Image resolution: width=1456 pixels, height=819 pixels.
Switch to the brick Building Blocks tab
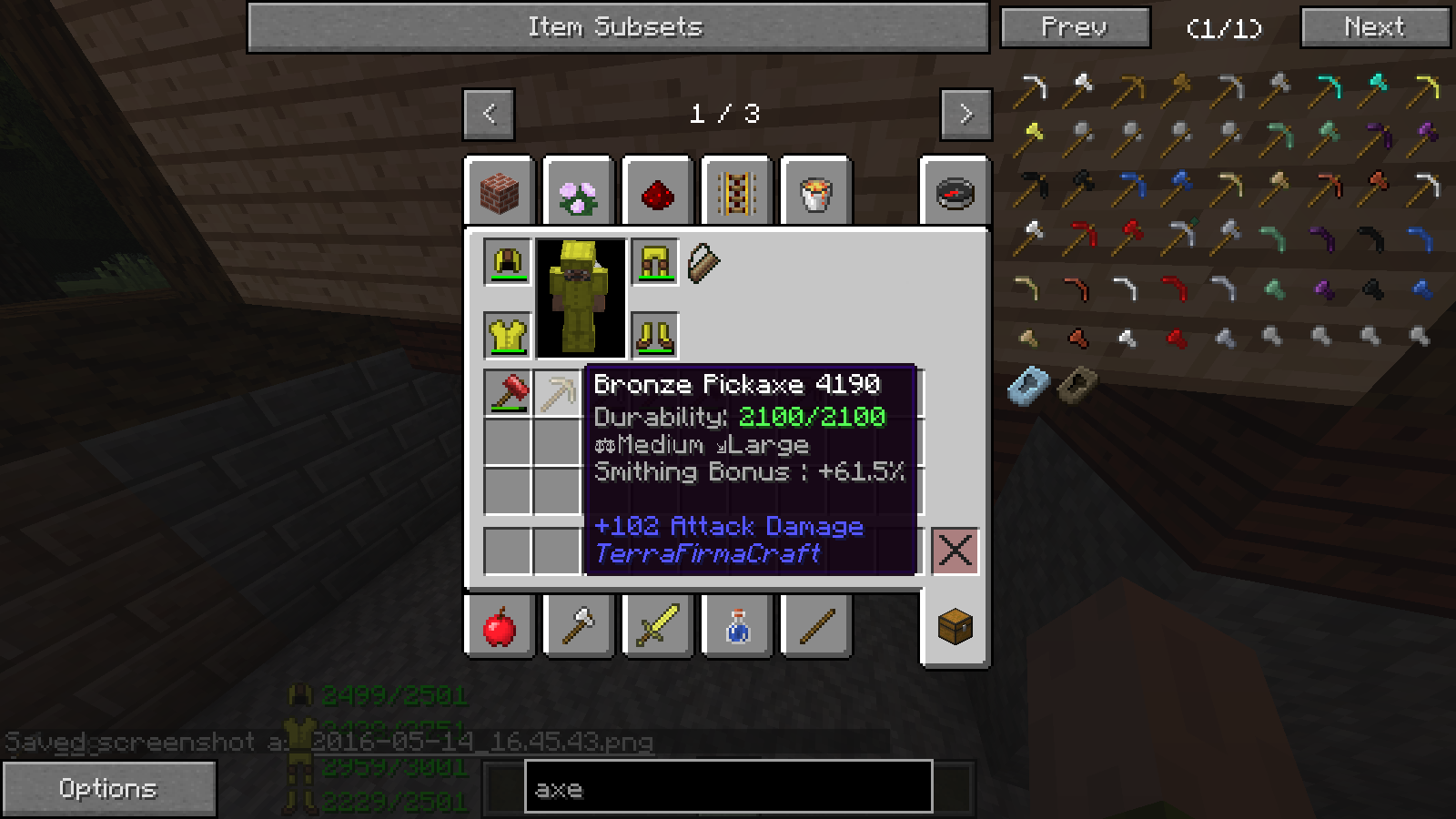click(500, 193)
